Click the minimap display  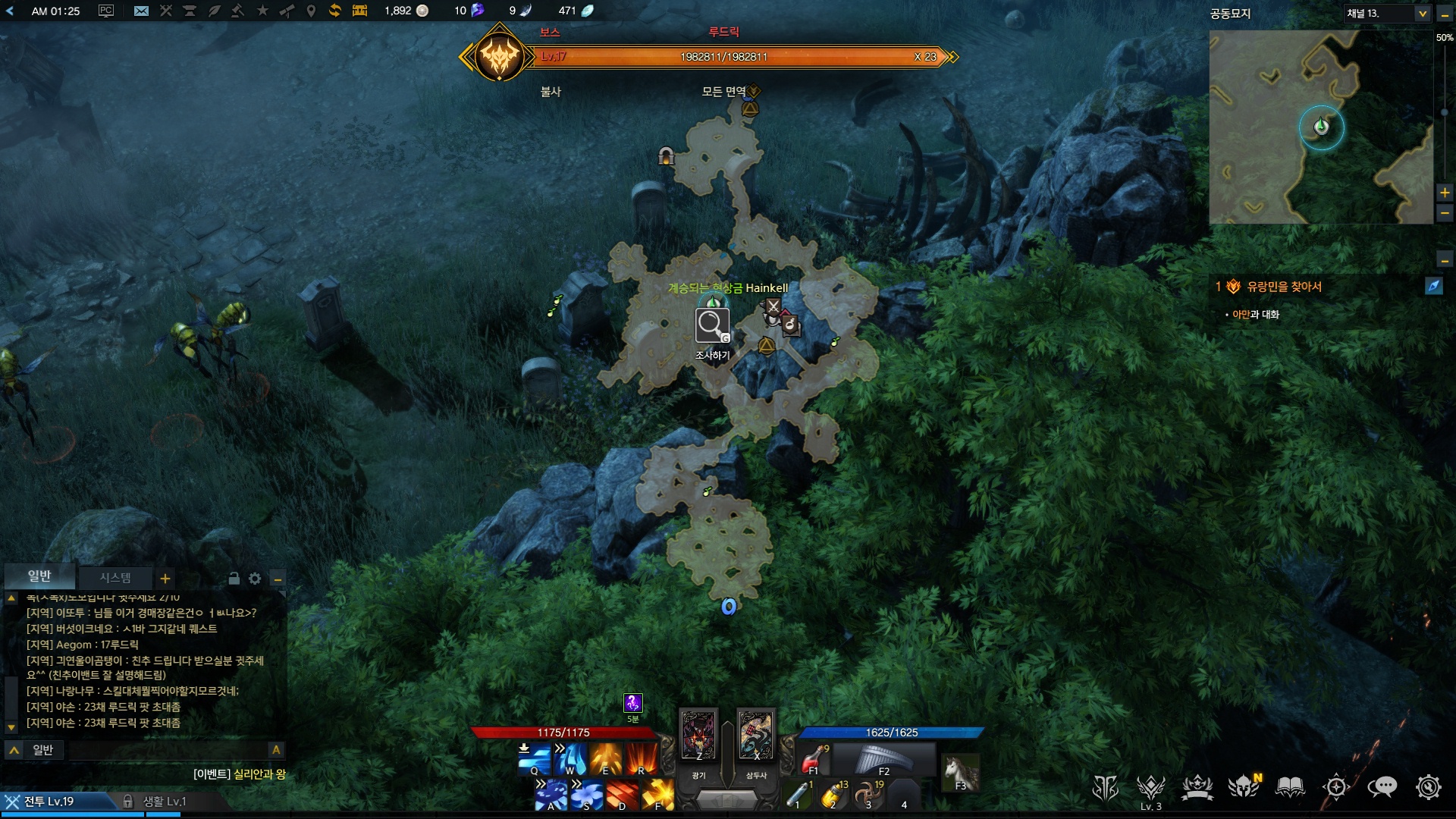click(1321, 127)
